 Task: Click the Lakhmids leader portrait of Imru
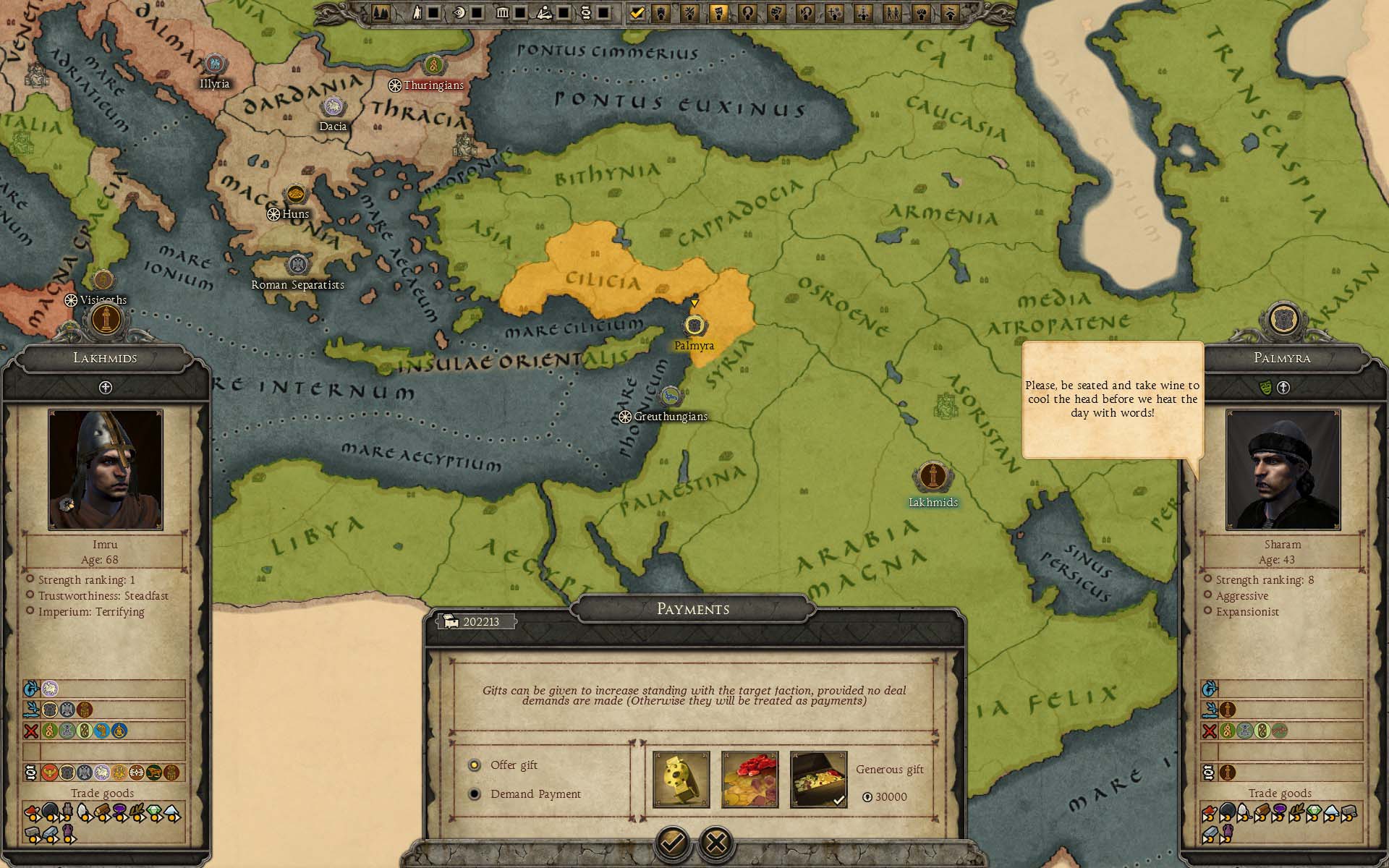coord(106,470)
